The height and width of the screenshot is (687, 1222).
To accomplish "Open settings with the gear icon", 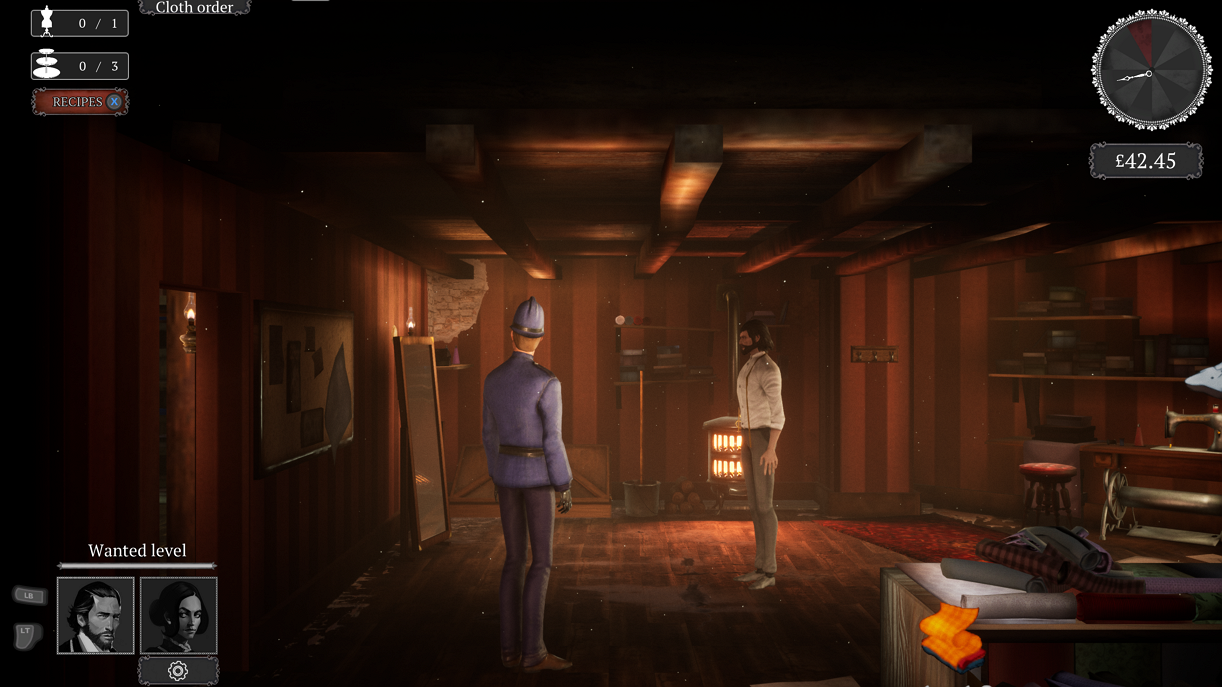I will 178,671.
